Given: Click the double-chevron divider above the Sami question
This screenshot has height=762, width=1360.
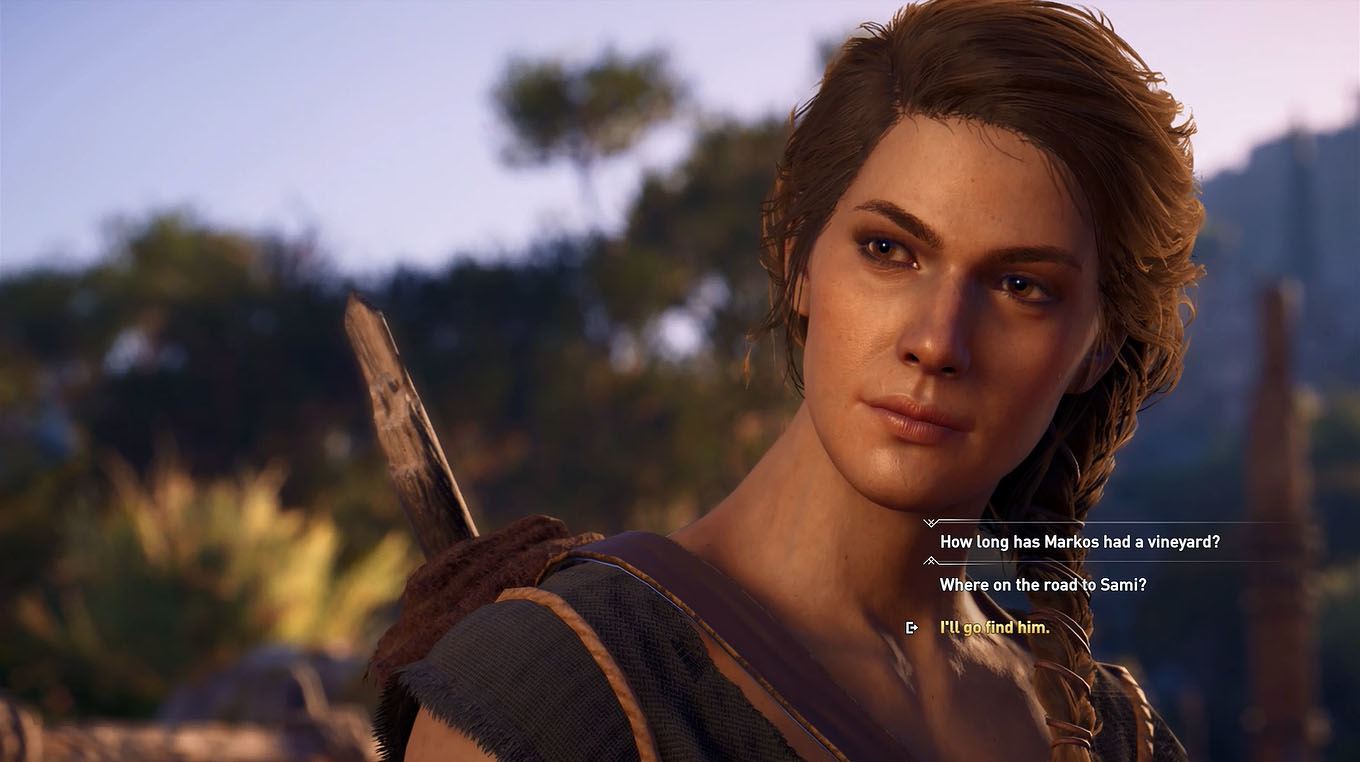Looking at the screenshot, I should (930, 560).
